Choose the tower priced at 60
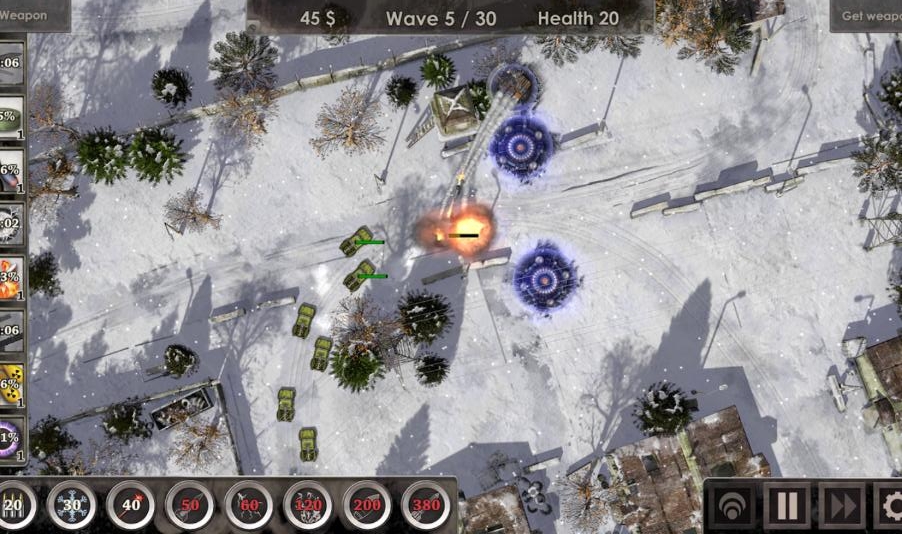 coord(248,506)
